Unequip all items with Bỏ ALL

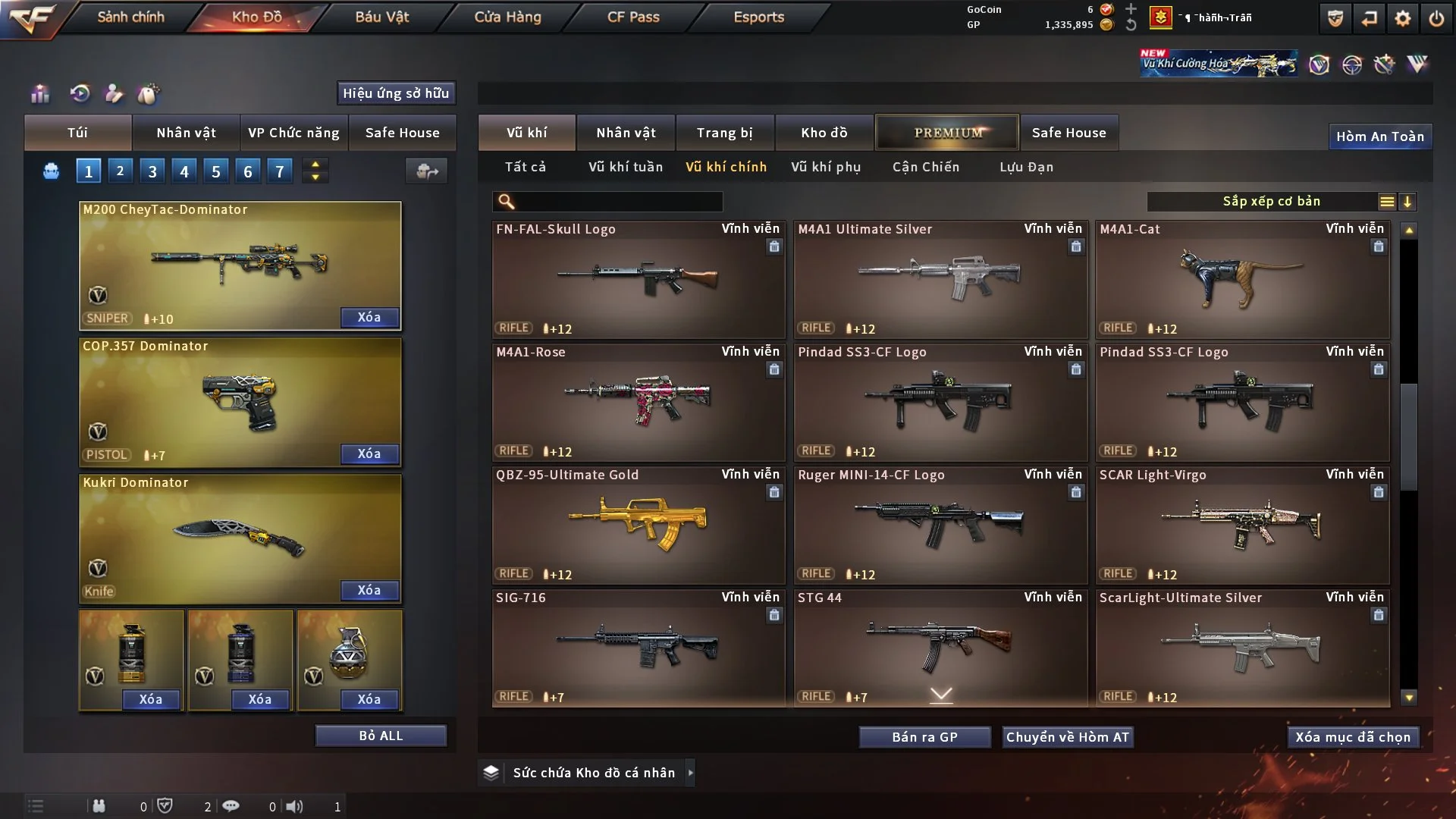(x=381, y=736)
